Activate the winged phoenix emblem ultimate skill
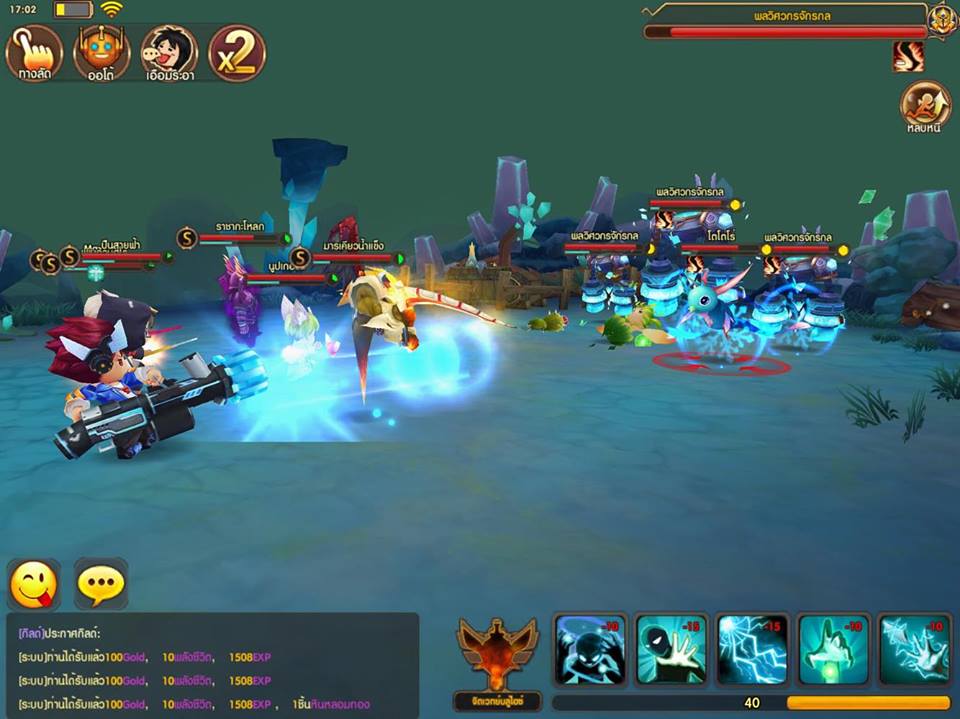Viewport: 960px width, 719px height. point(497,658)
